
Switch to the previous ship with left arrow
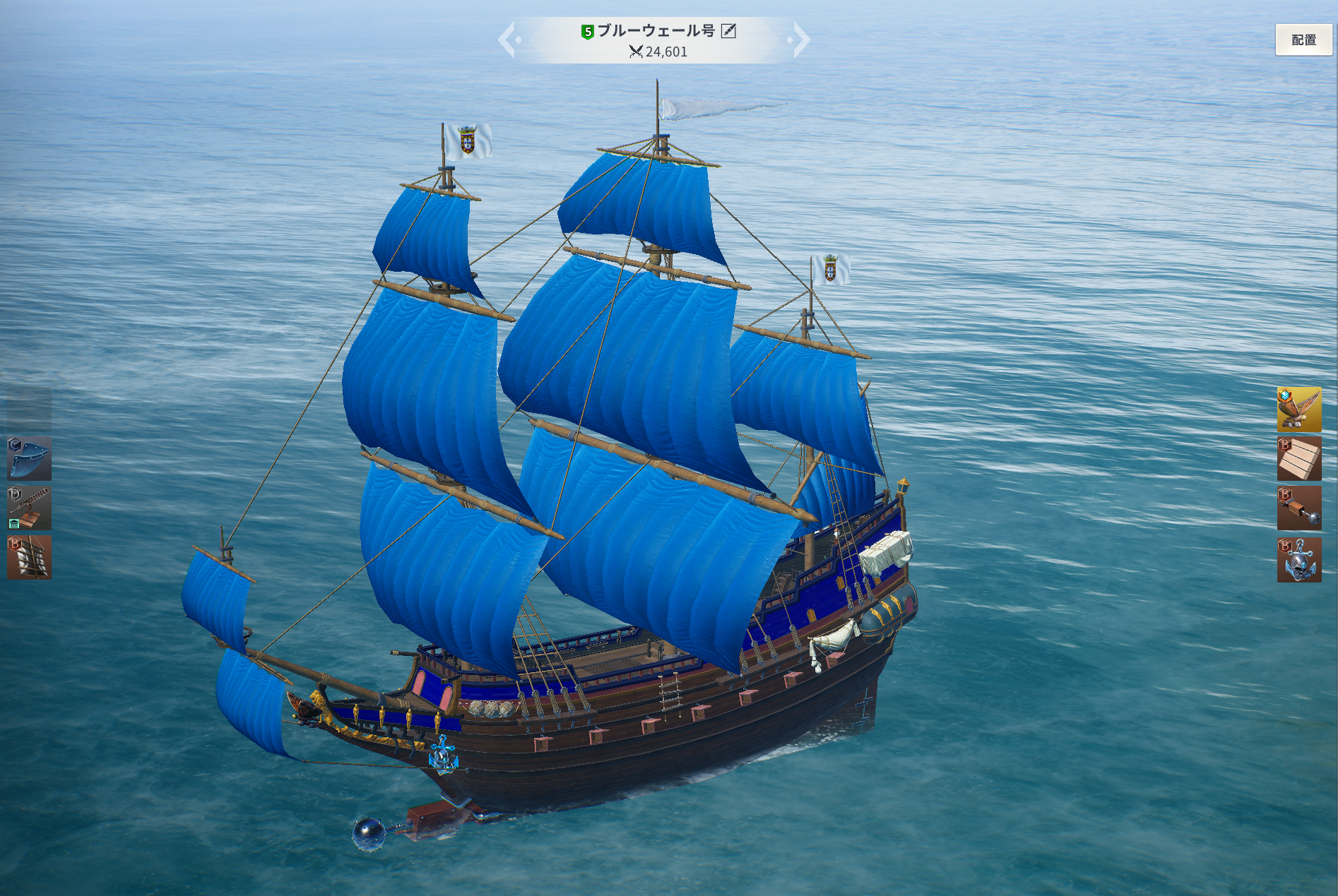click(508, 40)
